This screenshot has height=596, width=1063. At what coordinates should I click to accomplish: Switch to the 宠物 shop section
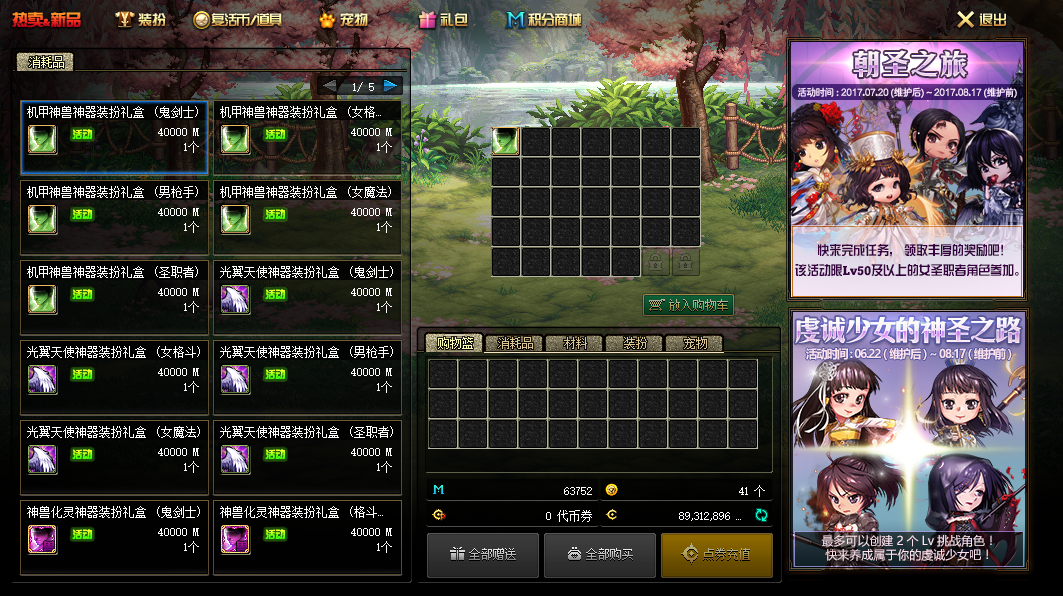coord(344,19)
